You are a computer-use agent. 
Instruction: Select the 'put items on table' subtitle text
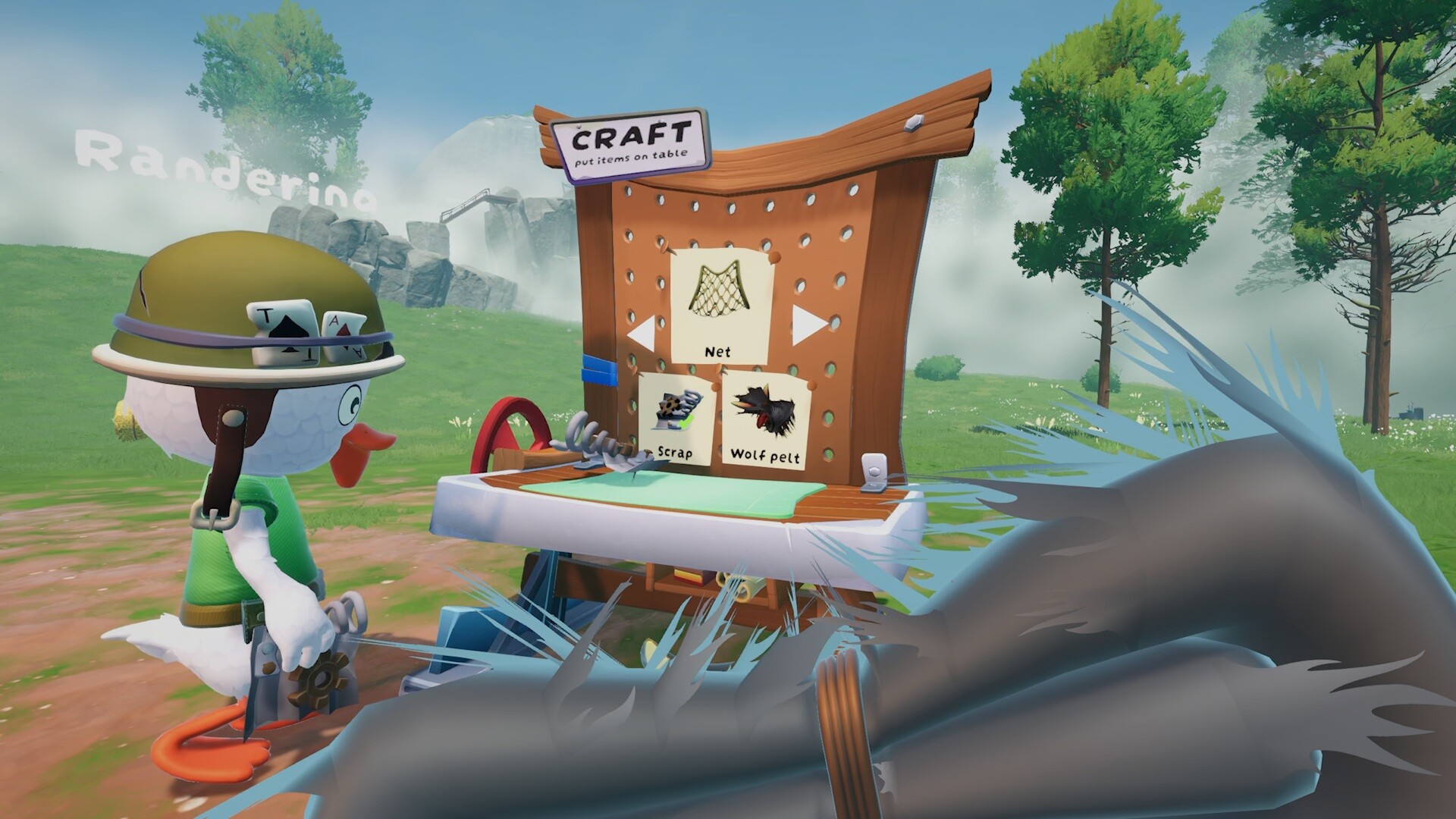coord(632,157)
